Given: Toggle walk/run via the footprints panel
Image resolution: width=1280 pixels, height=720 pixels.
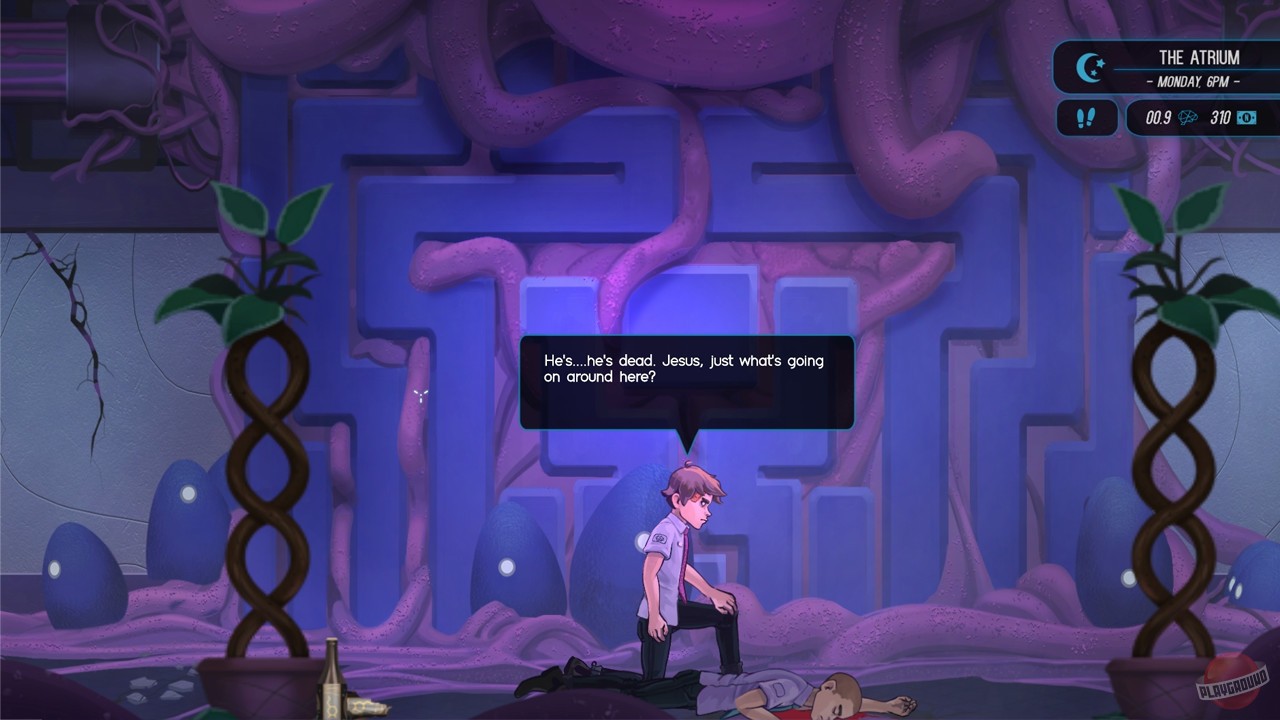Looking at the screenshot, I should click(x=1087, y=117).
